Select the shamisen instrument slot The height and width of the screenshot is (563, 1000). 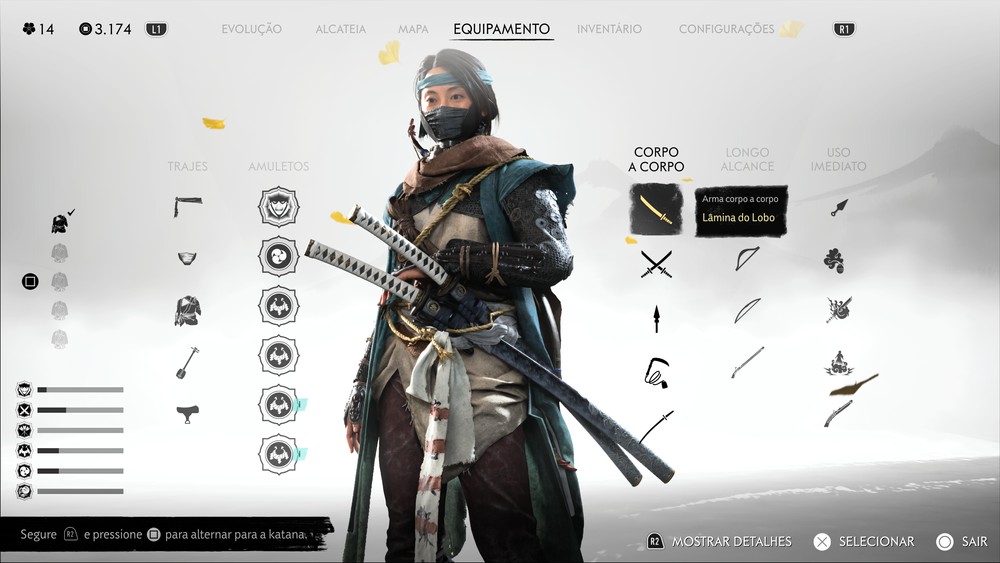(187, 362)
